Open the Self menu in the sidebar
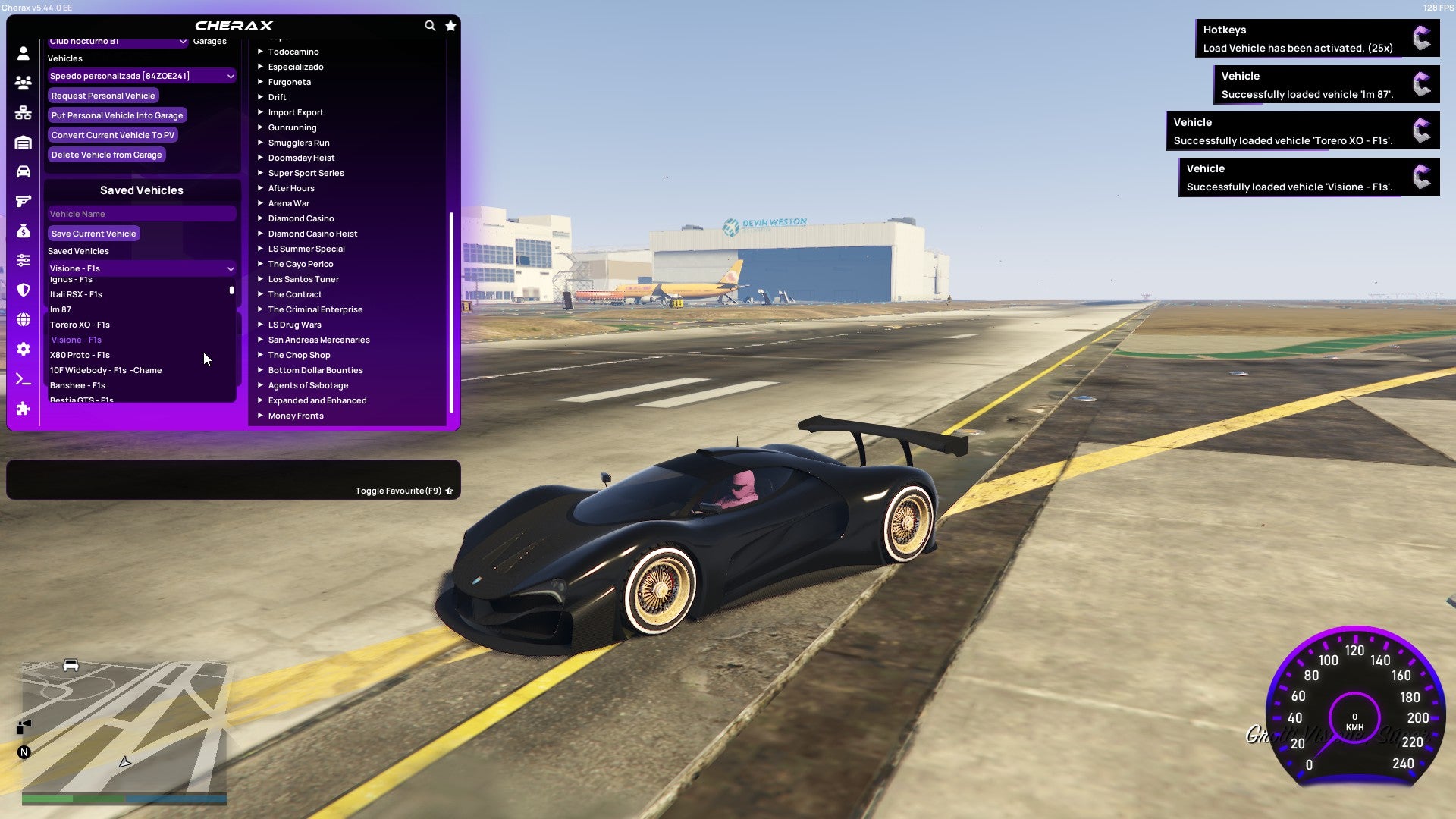The image size is (1456, 819). click(x=23, y=52)
